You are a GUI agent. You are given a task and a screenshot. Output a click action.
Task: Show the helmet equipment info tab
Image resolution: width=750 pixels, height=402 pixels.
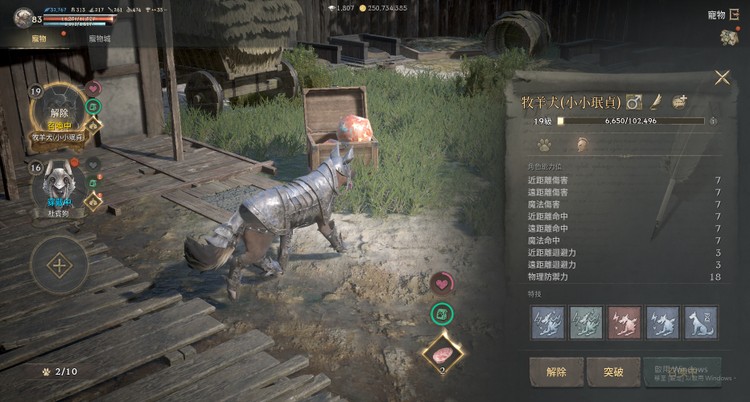point(579,144)
